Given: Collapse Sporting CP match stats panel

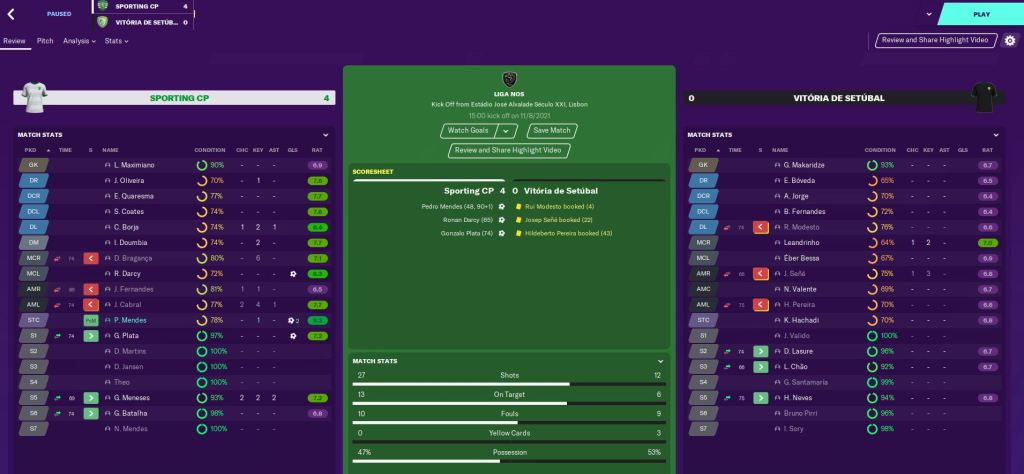Looking at the screenshot, I should [x=325, y=134].
